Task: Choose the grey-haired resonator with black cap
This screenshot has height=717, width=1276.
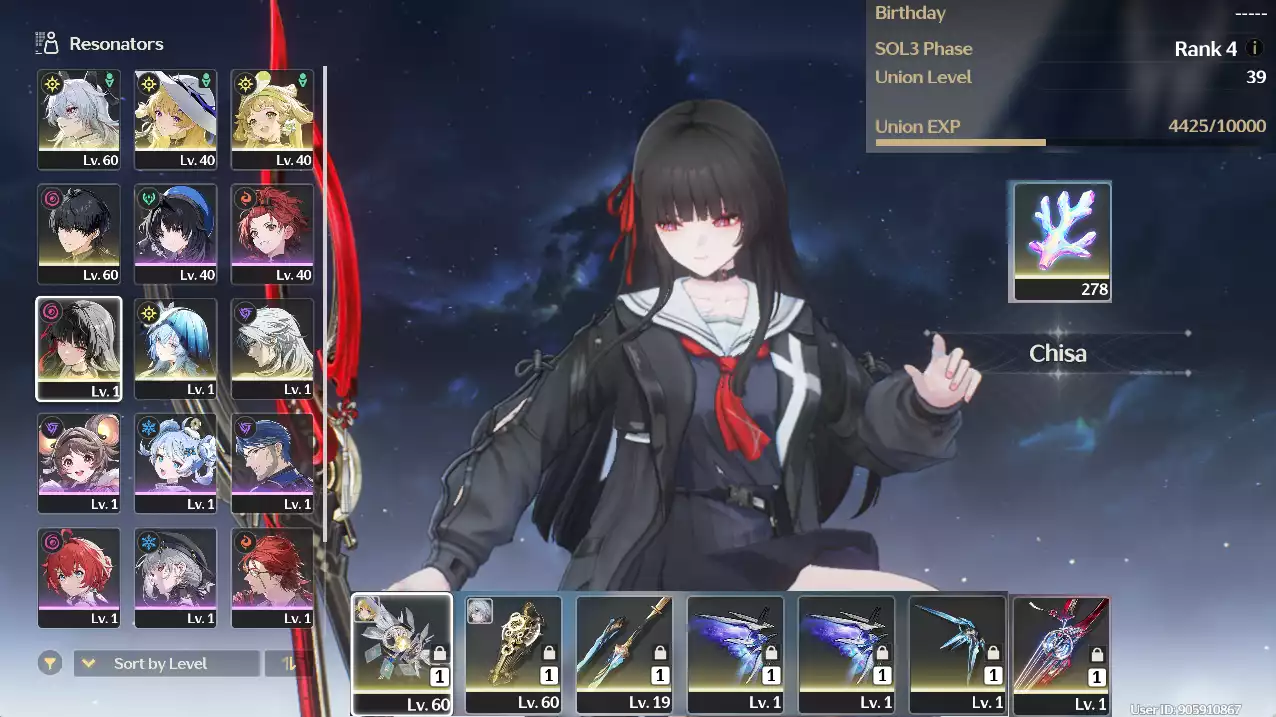Action: tap(175, 577)
